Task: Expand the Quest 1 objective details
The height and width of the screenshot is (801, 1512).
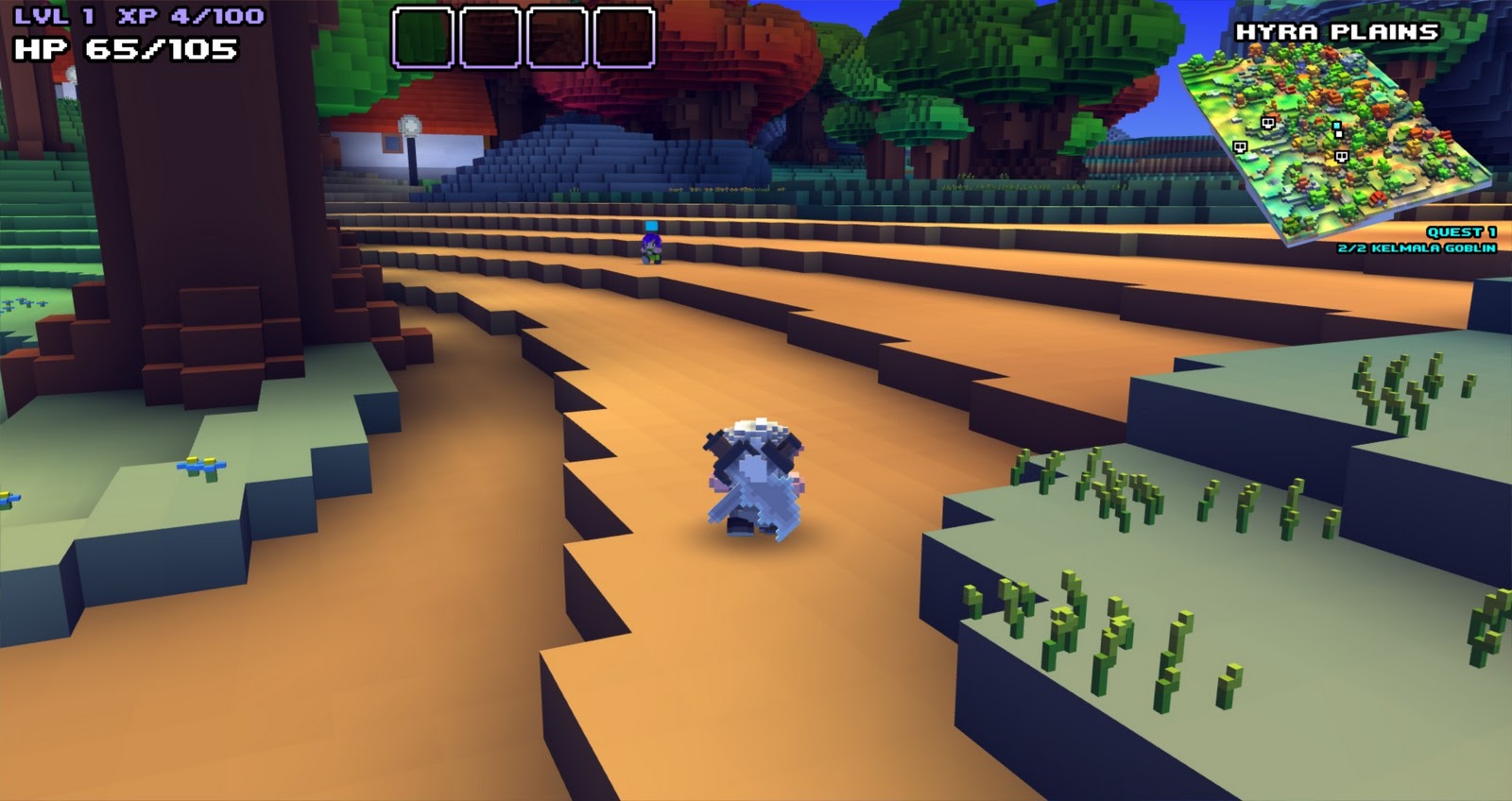Action: point(1460,234)
